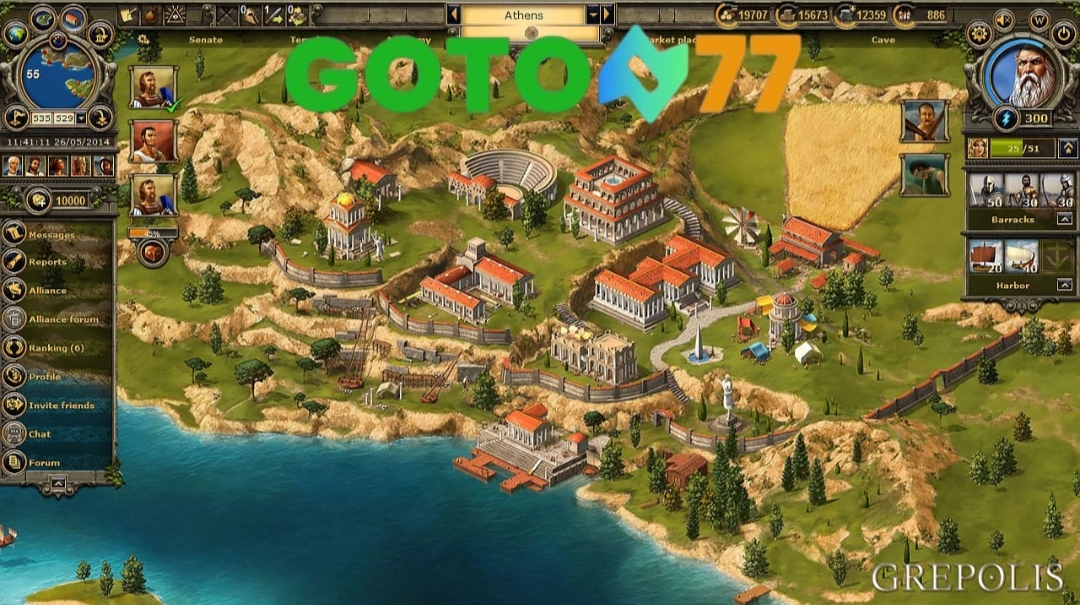The image size is (1080, 605).
Task: Click the power logout button
Action: pyautogui.click(x=1063, y=33)
